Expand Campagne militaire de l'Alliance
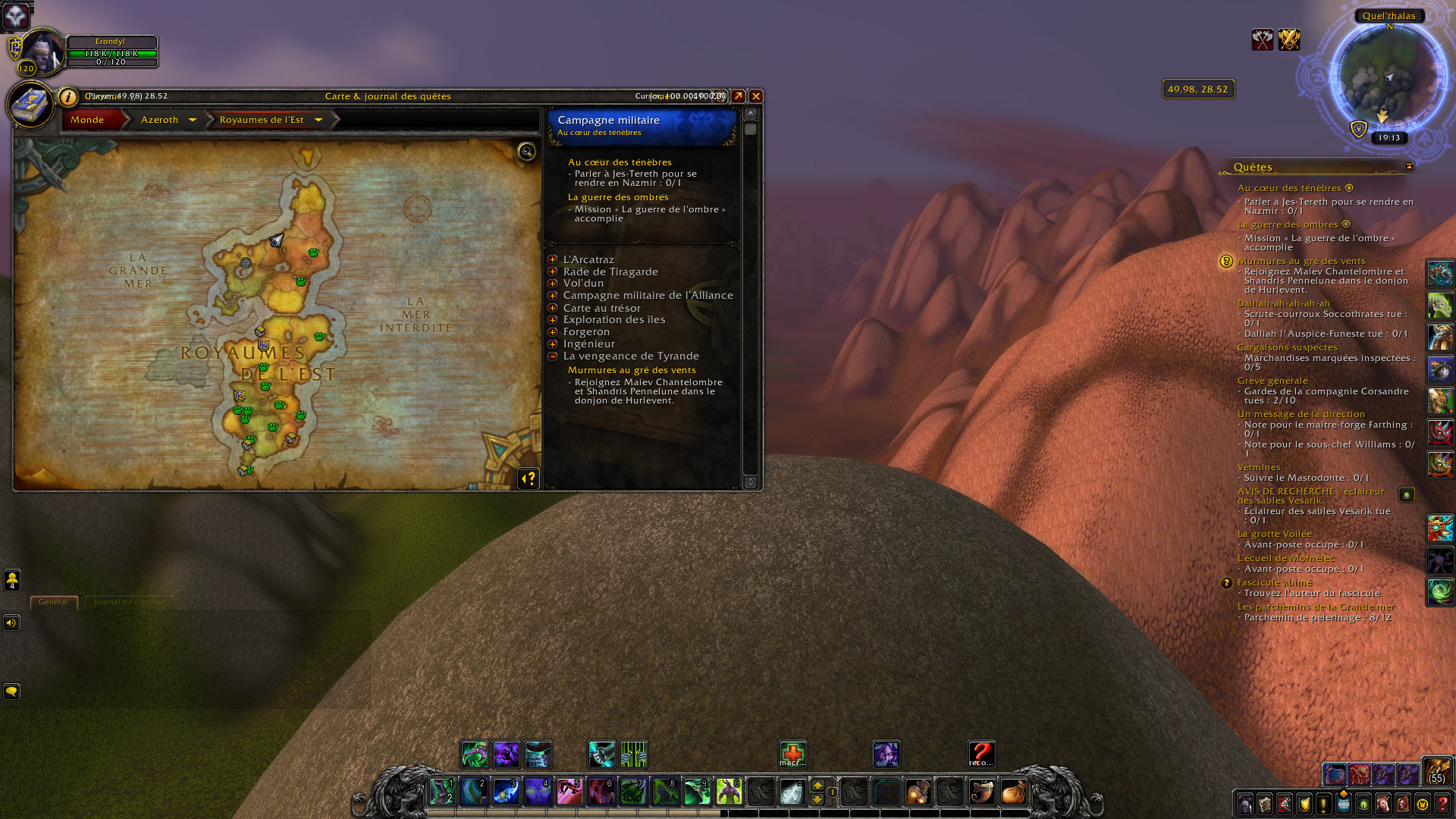Screen dimensions: 1456x819 pyautogui.click(x=553, y=296)
